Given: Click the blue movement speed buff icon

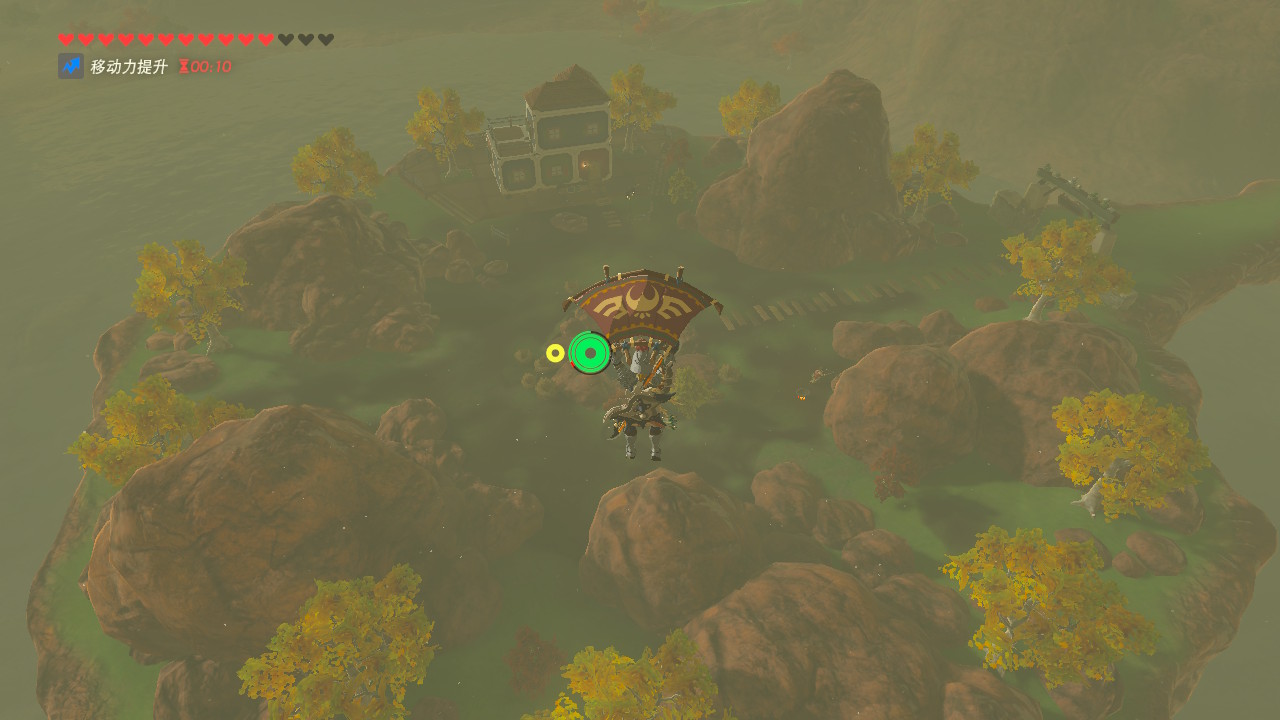Looking at the screenshot, I should (71, 67).
